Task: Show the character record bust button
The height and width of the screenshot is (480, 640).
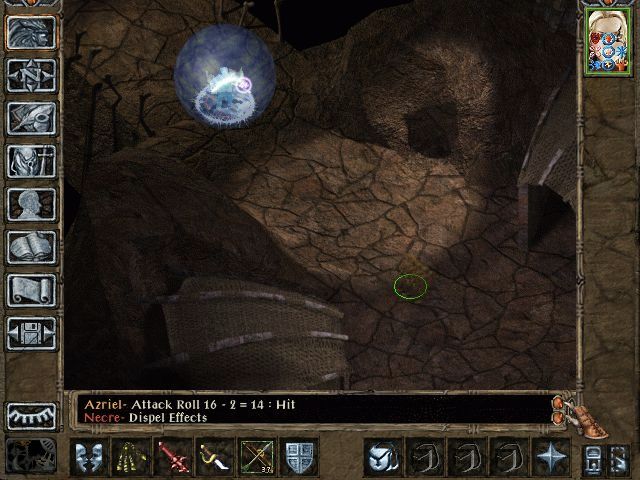Action: [x=31, y=205]
